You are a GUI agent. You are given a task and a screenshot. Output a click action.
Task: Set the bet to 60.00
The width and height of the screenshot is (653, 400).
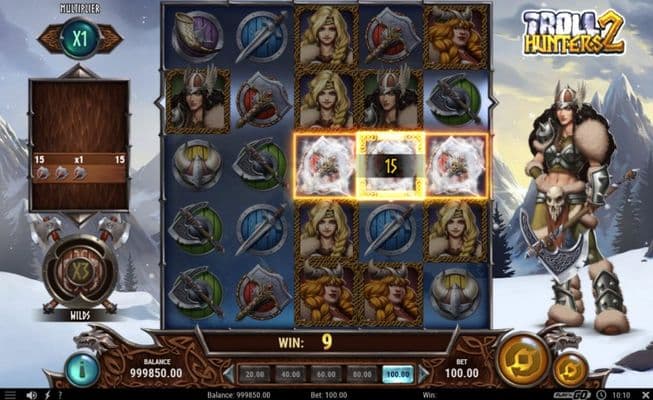click(327, 374)
